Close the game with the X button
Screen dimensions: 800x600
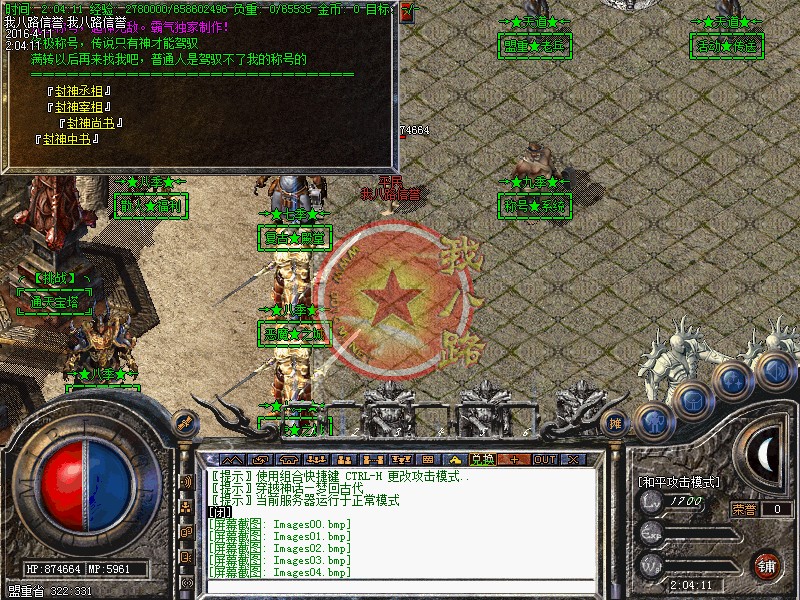(573, 459)
